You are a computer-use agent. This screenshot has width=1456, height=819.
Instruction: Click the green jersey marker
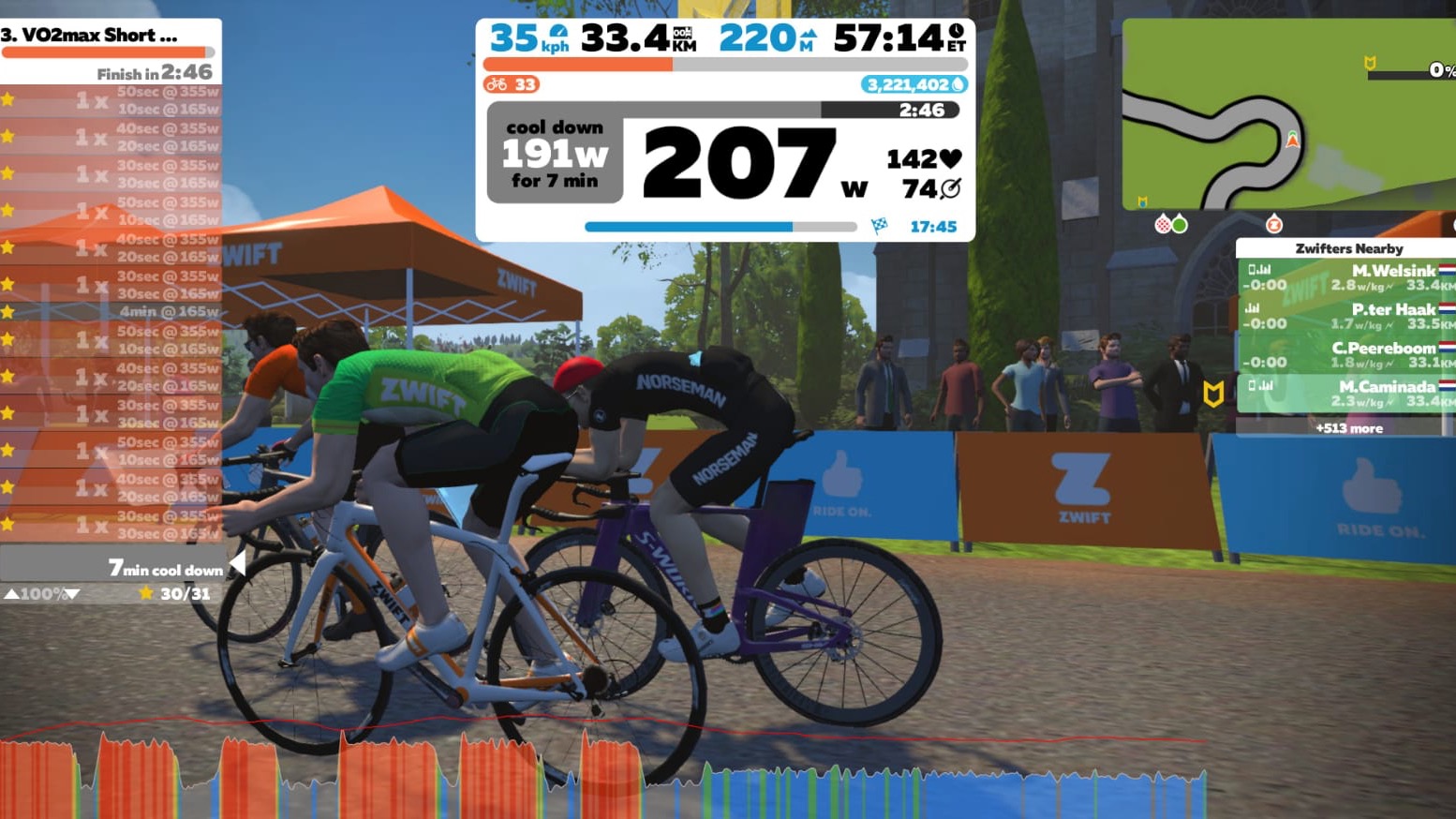click(1180, 224)
